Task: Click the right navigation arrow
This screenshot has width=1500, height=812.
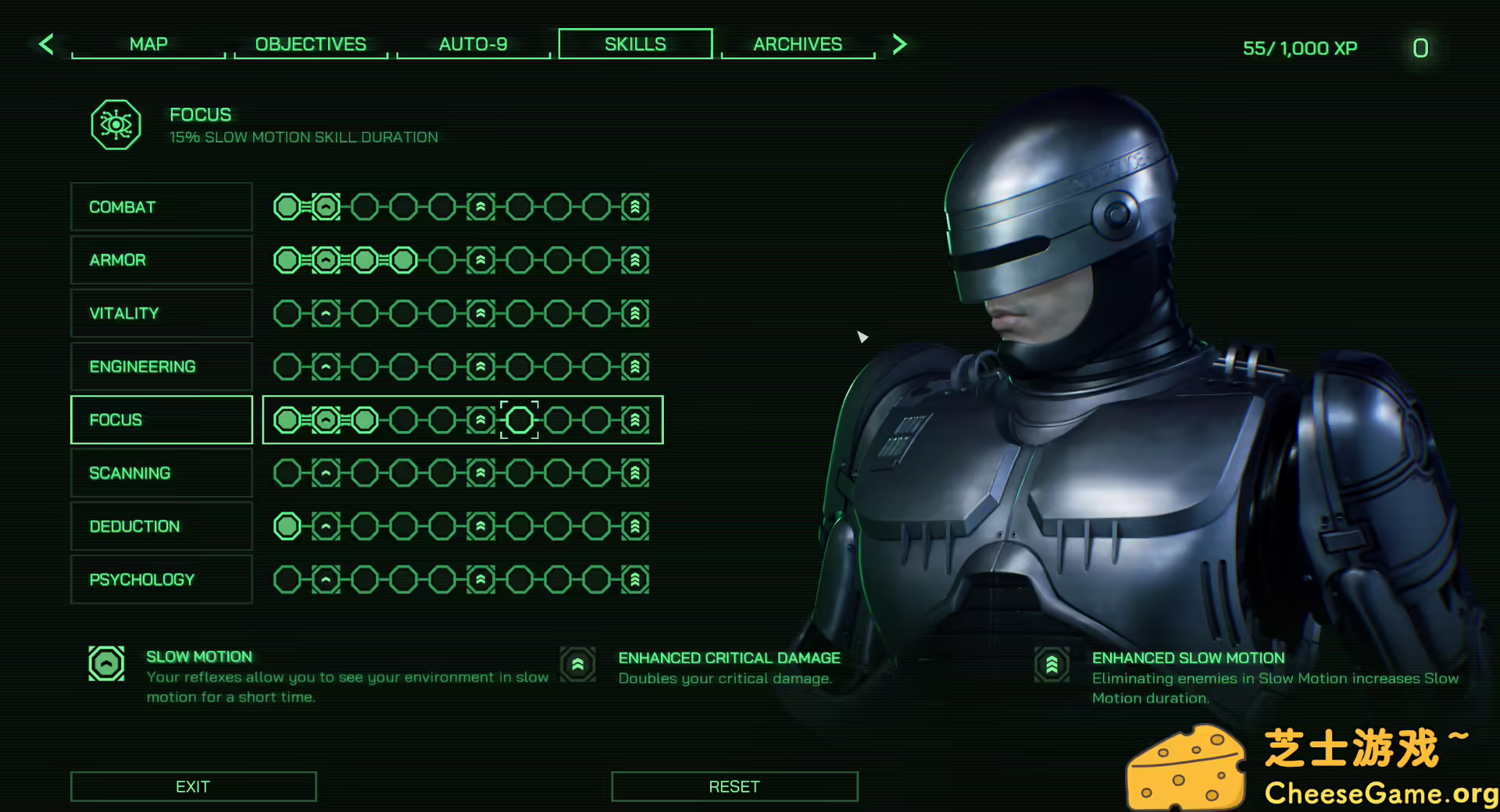Action: click(x=900, y=45)
